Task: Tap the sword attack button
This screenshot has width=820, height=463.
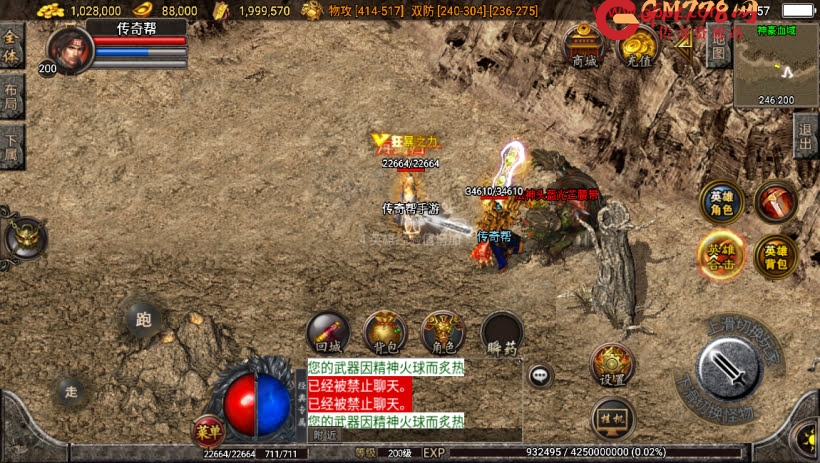Action: pyautogui.click(x=732, y=371)
